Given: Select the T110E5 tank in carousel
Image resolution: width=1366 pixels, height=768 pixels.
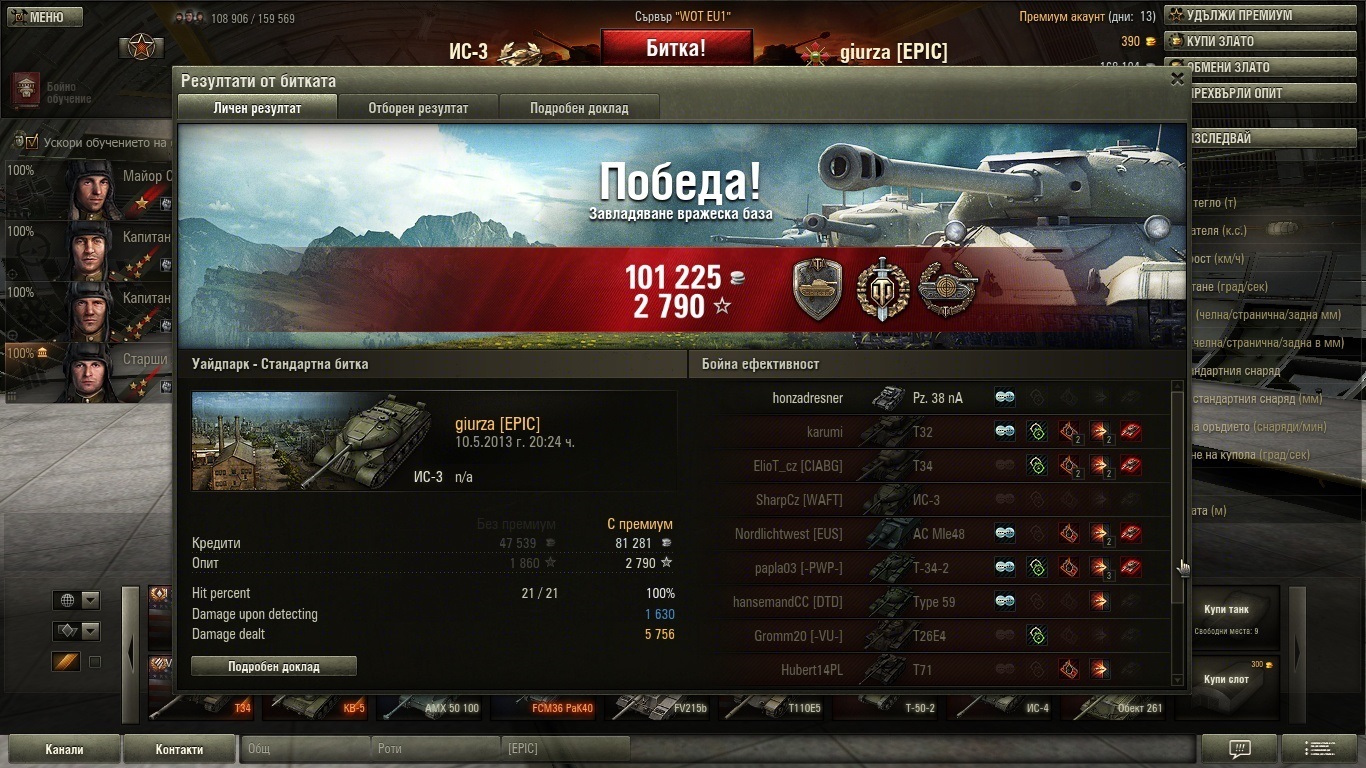Looking at the screenshot, I should pos(775,706).
